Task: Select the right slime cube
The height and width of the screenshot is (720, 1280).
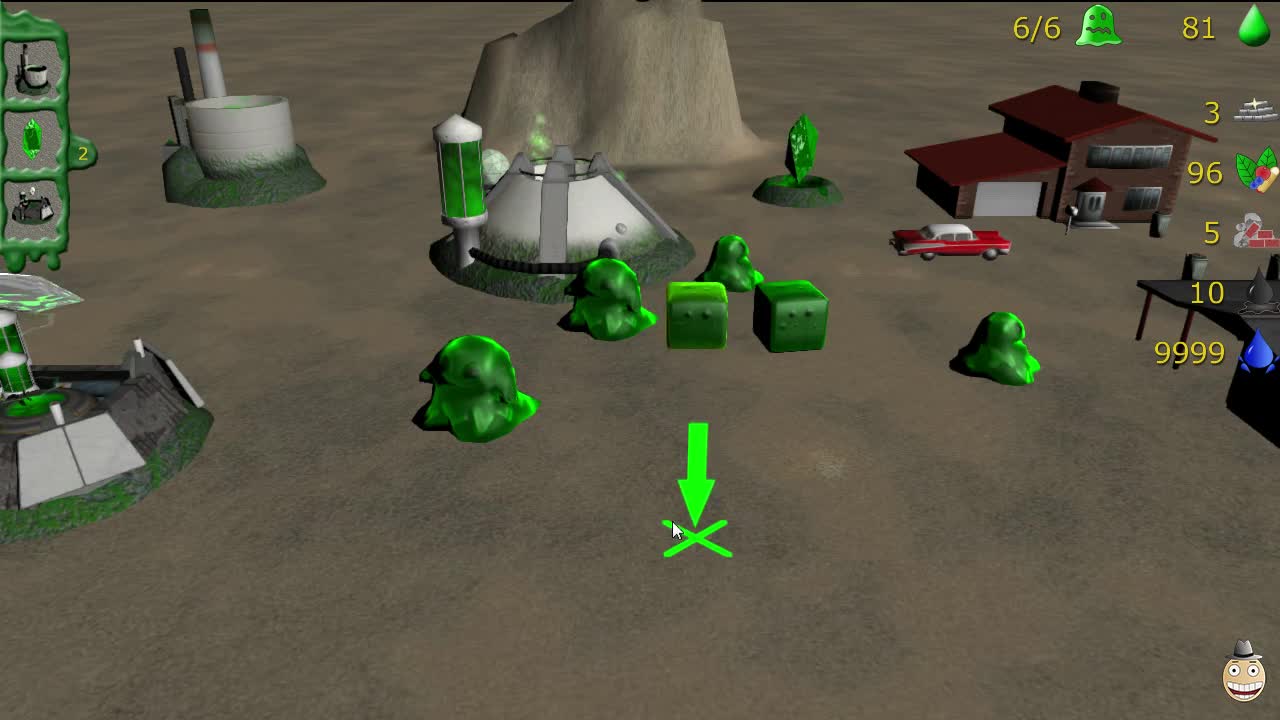Action: [793, 318]
